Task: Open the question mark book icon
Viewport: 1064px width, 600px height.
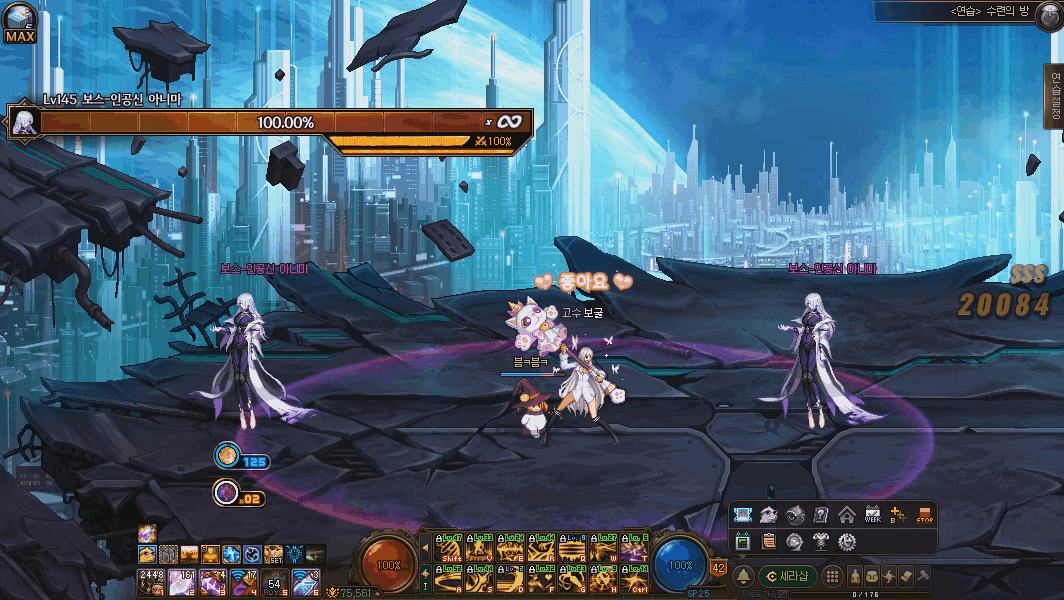Action: click(x=821, y=516)
